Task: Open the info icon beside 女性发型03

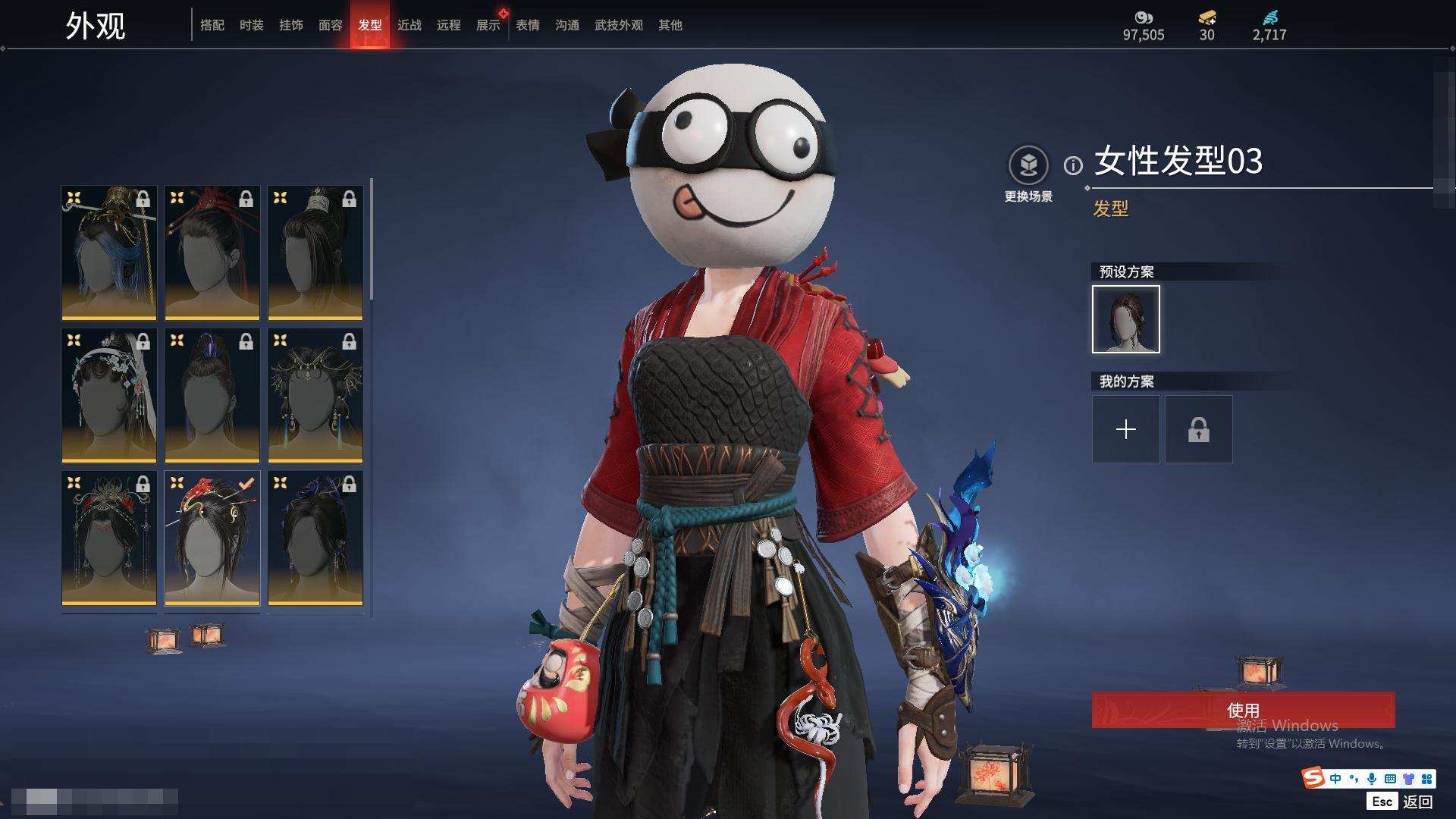Action: click(1073, 165)
